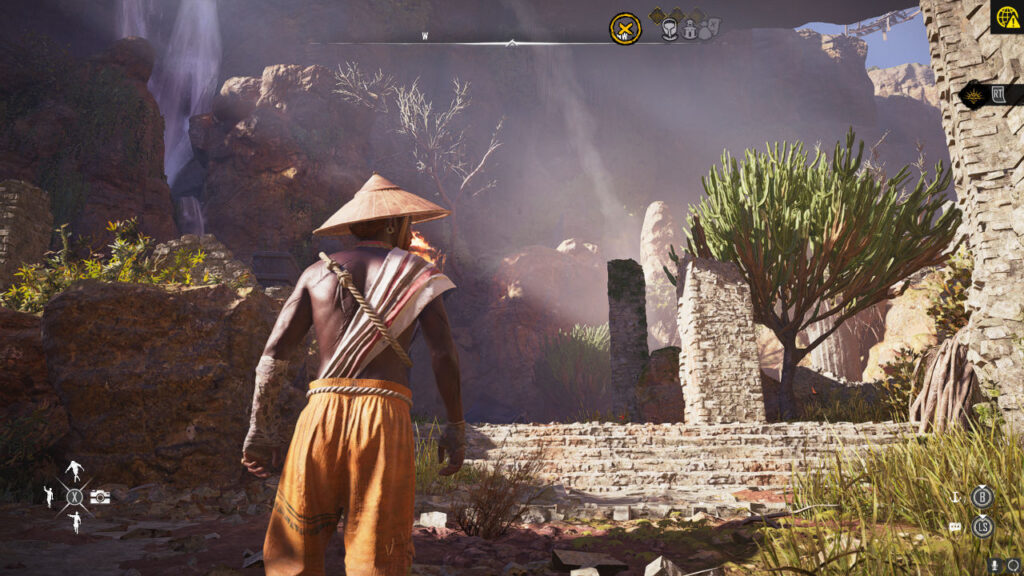The height and width of the screenshot is (576, 1024).
Task: Click the anchor icon
Action: (956, 496)
